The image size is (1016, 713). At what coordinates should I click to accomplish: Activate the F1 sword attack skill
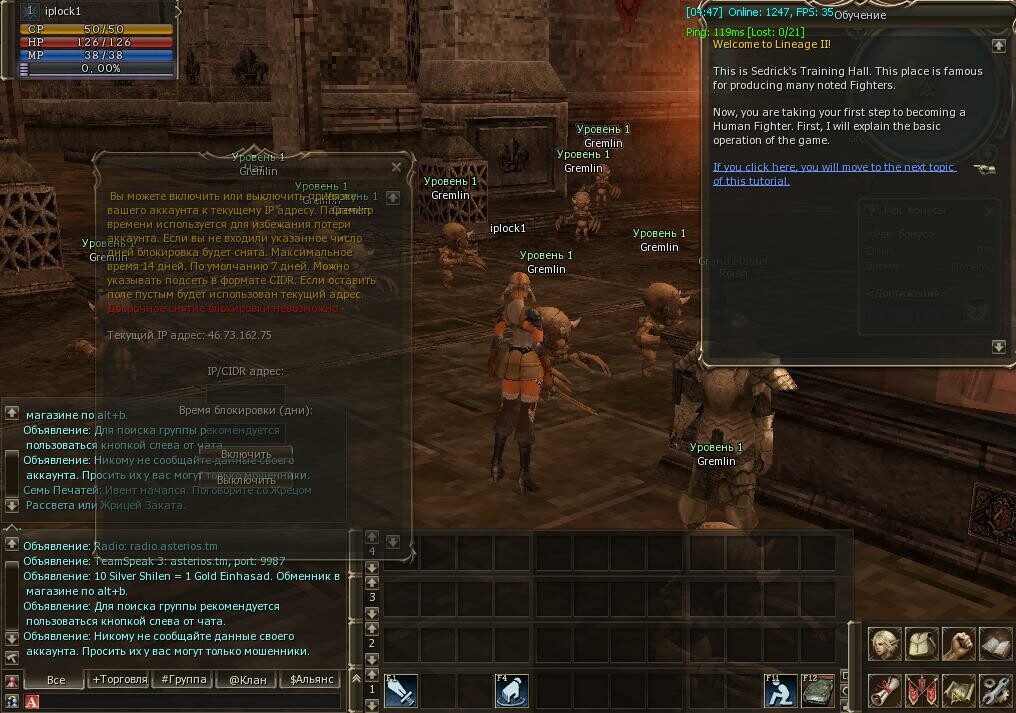coord(401,692)
